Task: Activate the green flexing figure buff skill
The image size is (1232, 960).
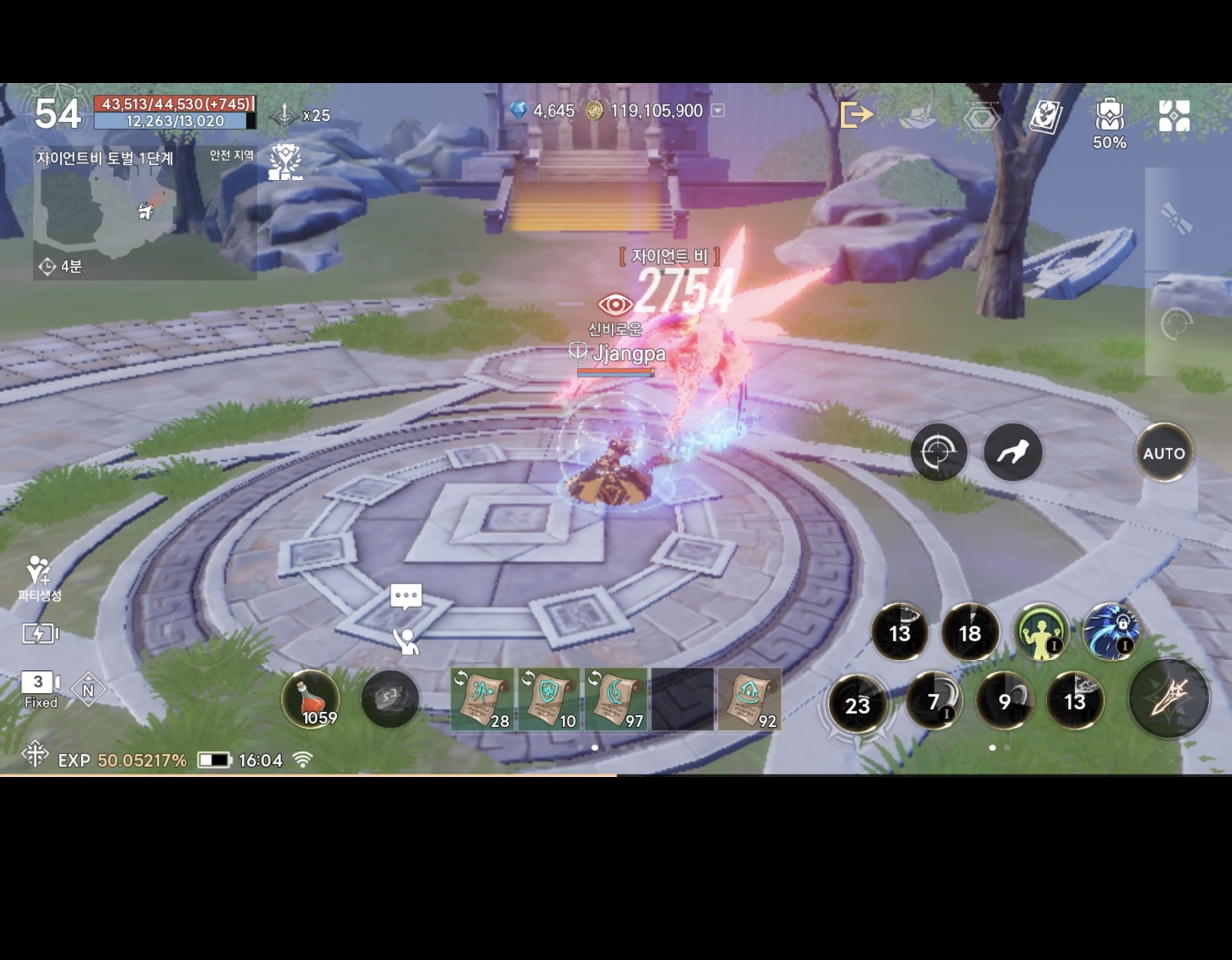Action: (x=1041, y=632)
